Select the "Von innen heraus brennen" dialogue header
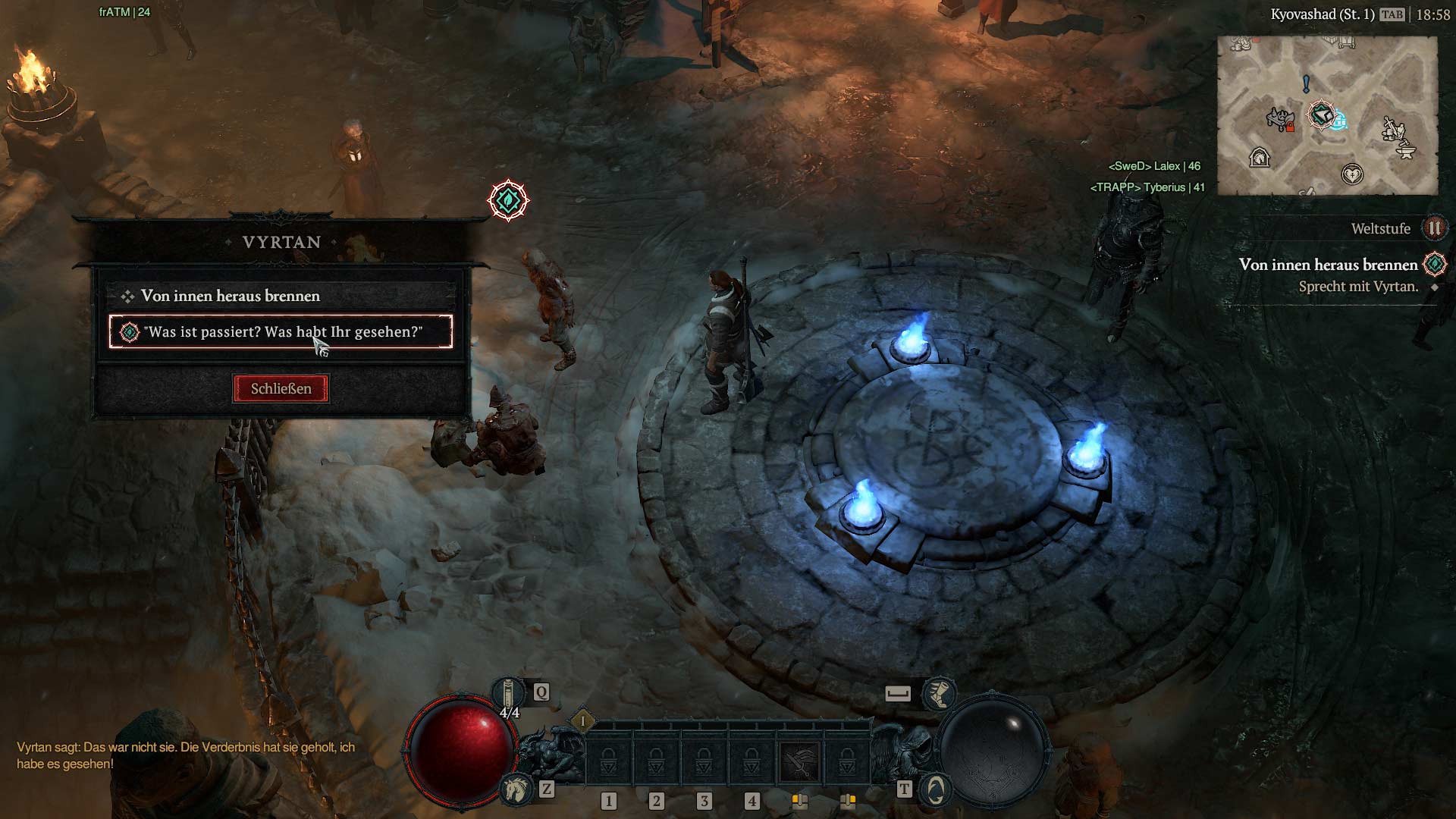The width and height of the screenshot is (1456, 819). [231, 296]
